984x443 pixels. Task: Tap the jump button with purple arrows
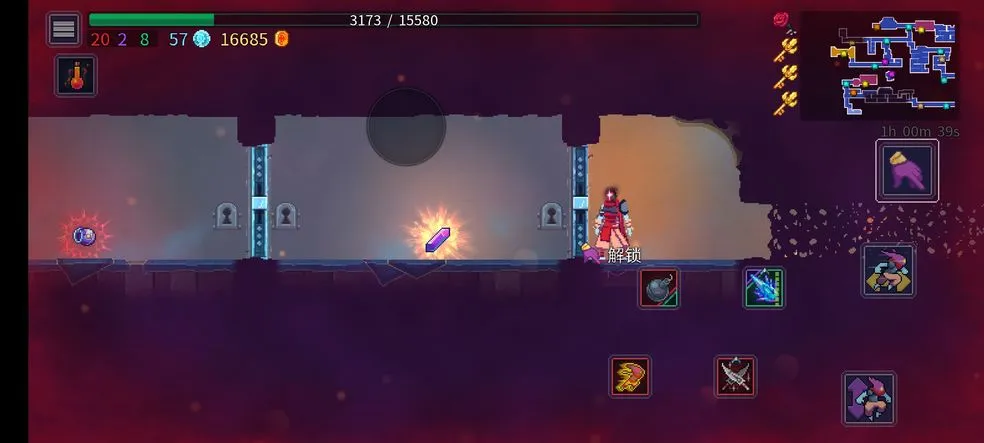click(869, 398)
